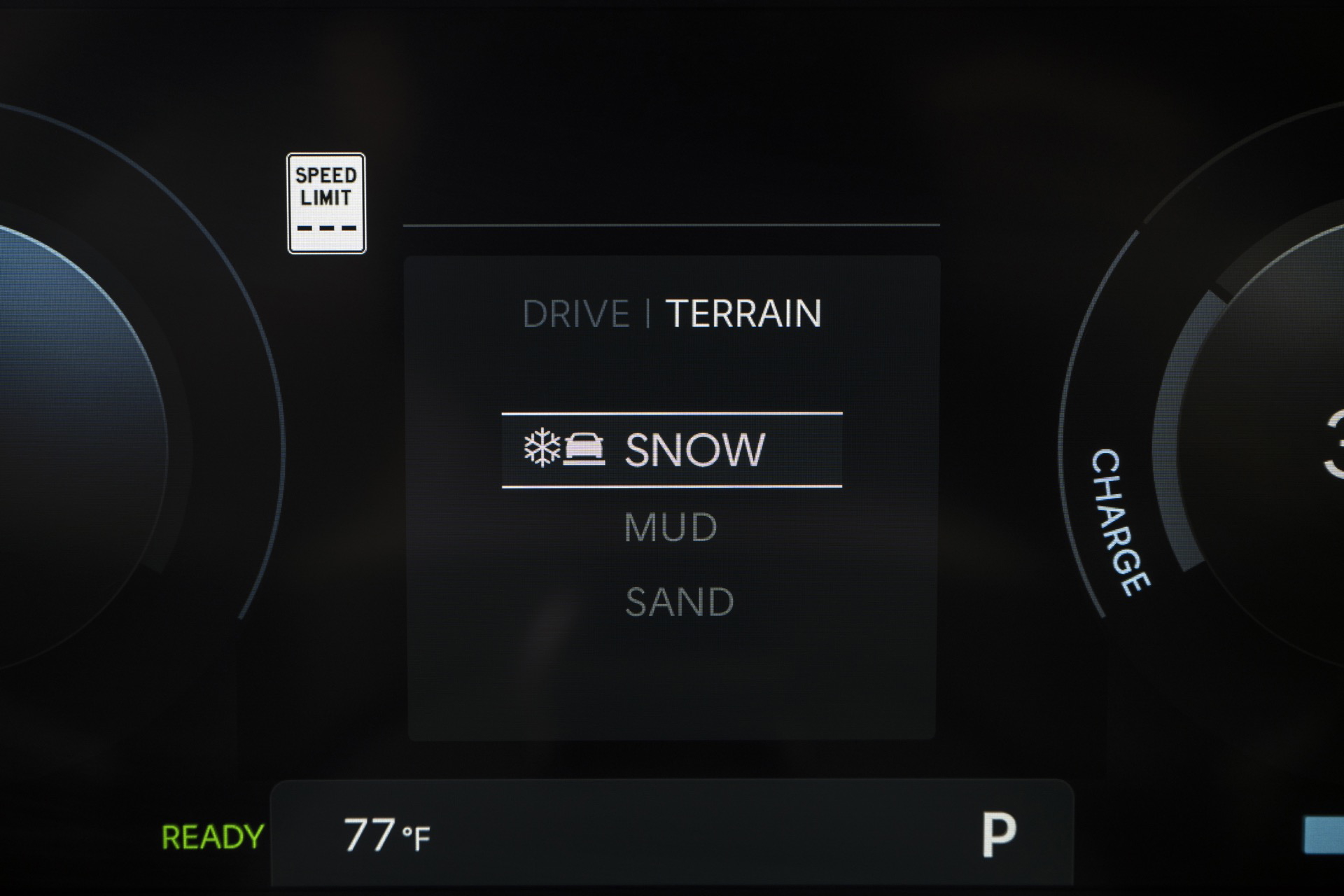This screenshot has width=1344, height=896.
Task: Choose the MUD terrain mode
Action: [671, 528]
